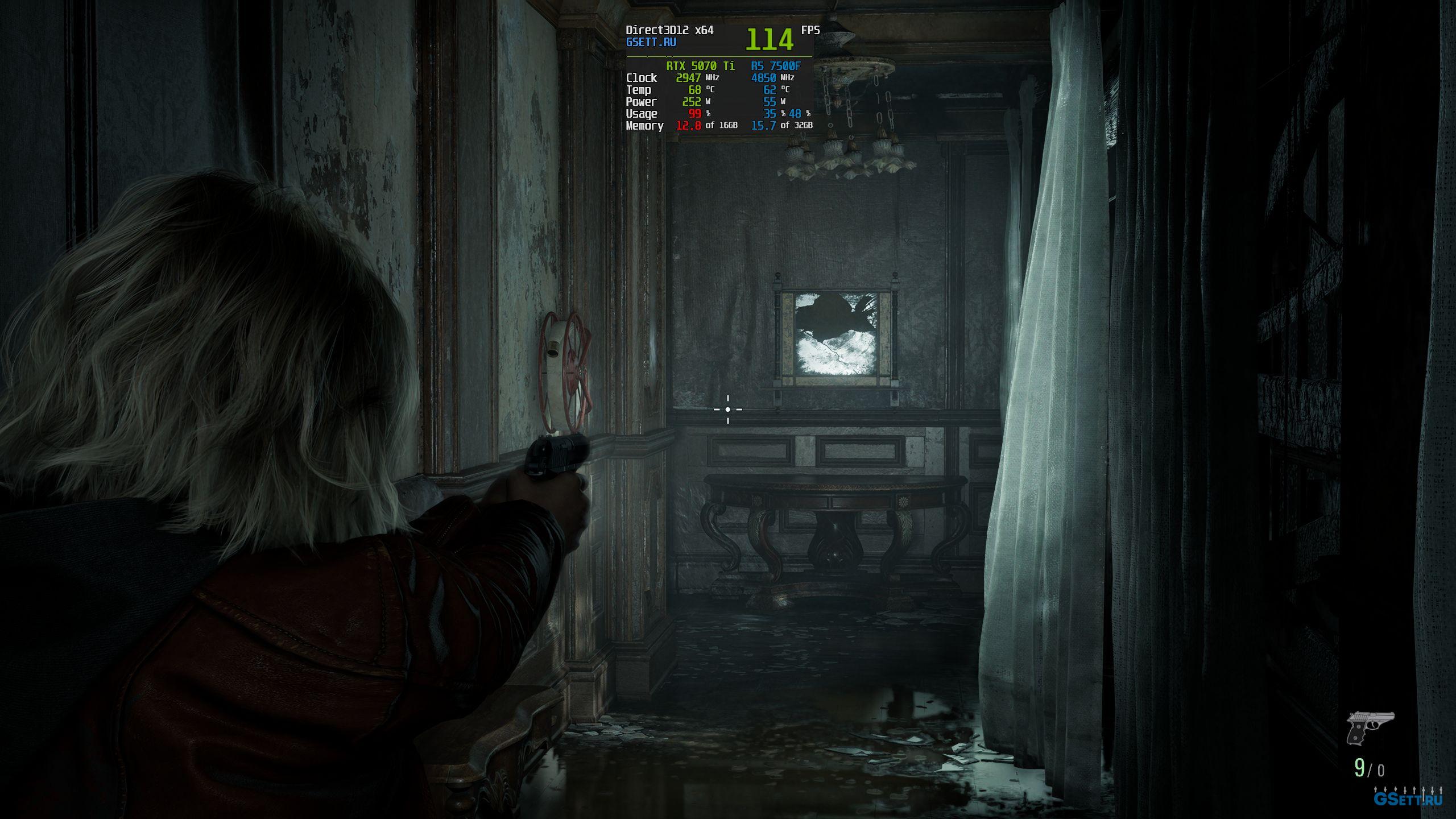Click the equipped pistol weapon icon
Screen dimensions: 1456x819
click(x=1370, y=727)
